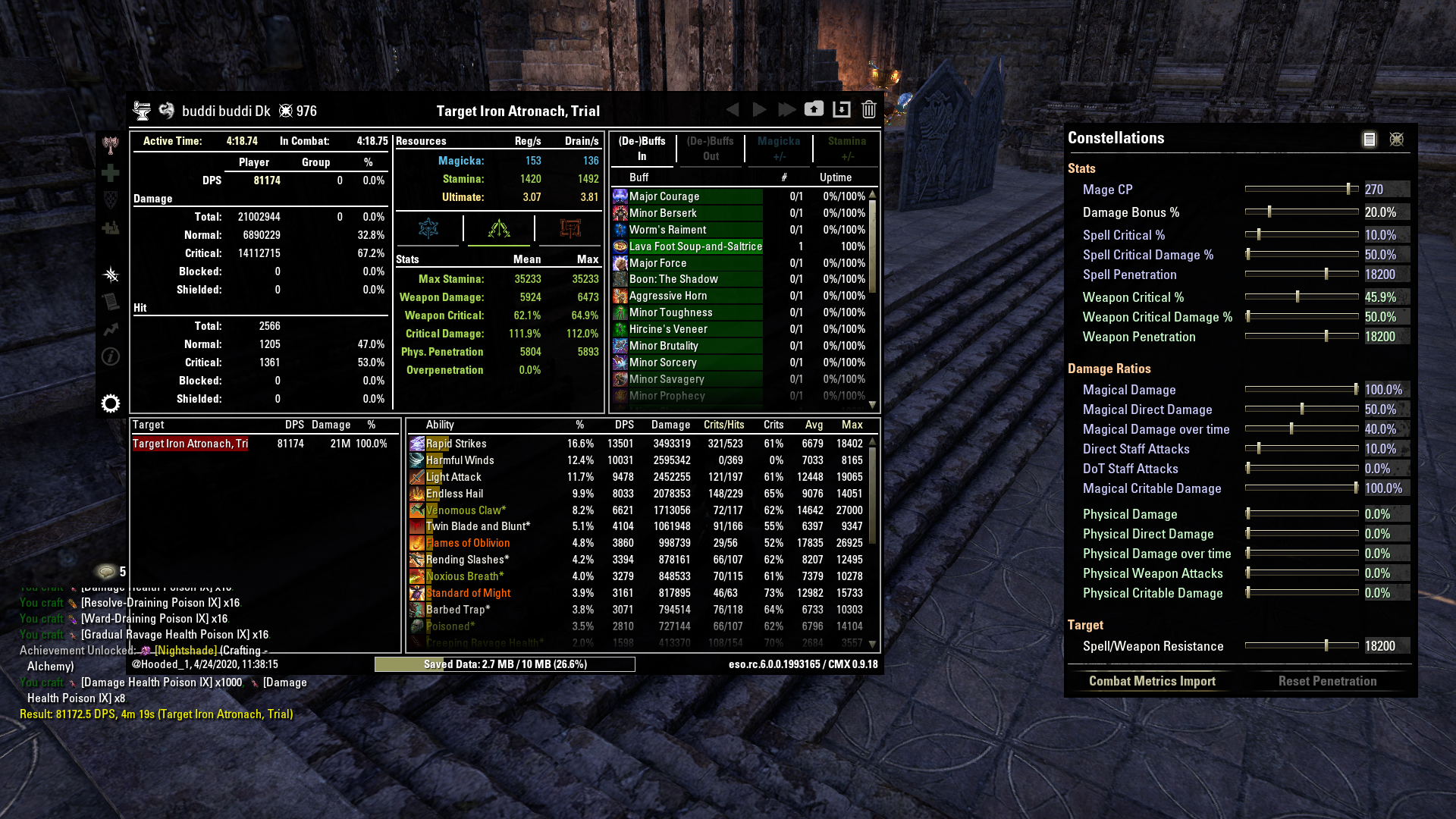Screen dimensions: 1456x819
Task: Open the healing done panel (green cross icon)
Action: (111, 173)
